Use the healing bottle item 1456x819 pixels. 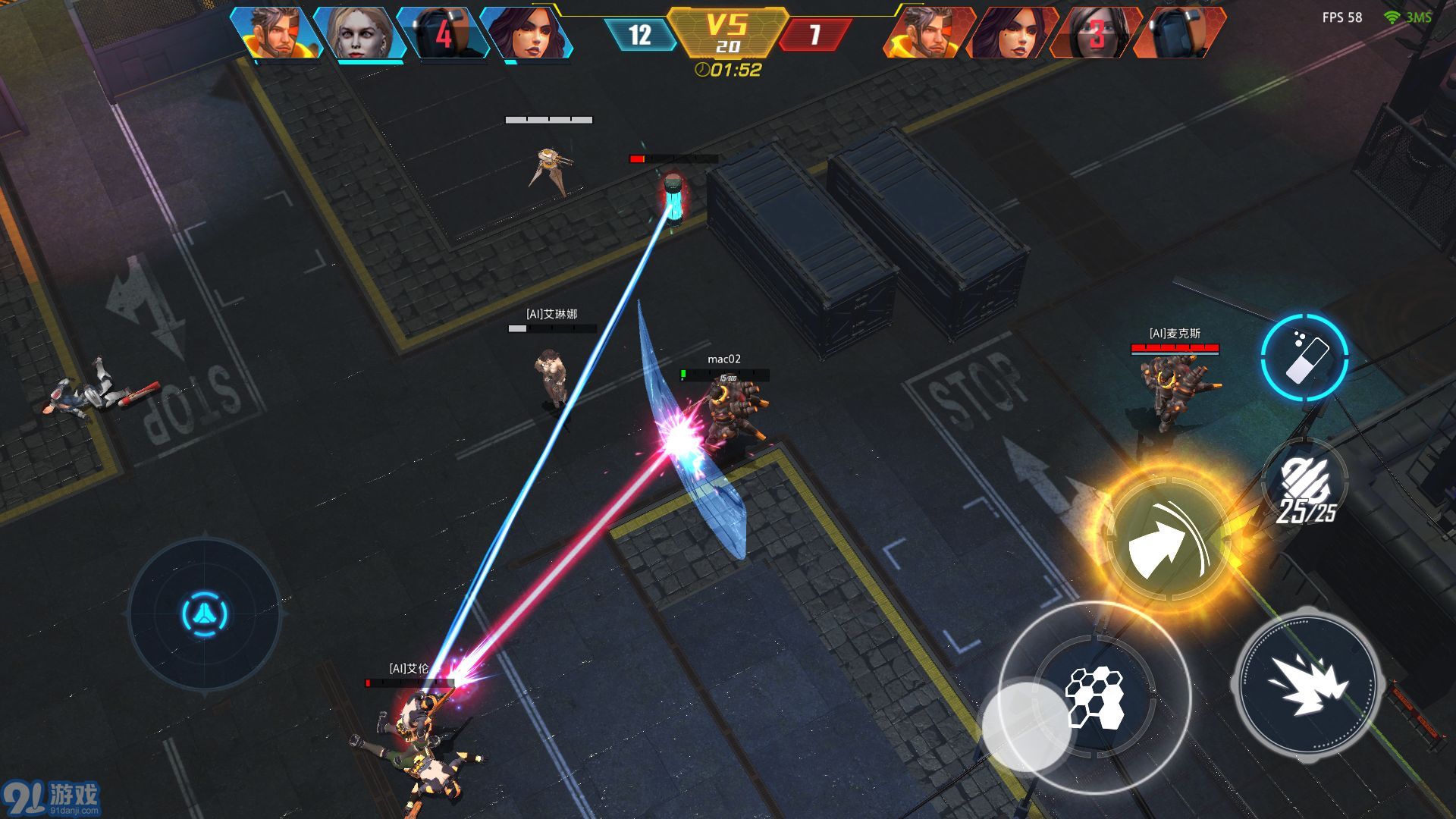(x=1304, y=358)
